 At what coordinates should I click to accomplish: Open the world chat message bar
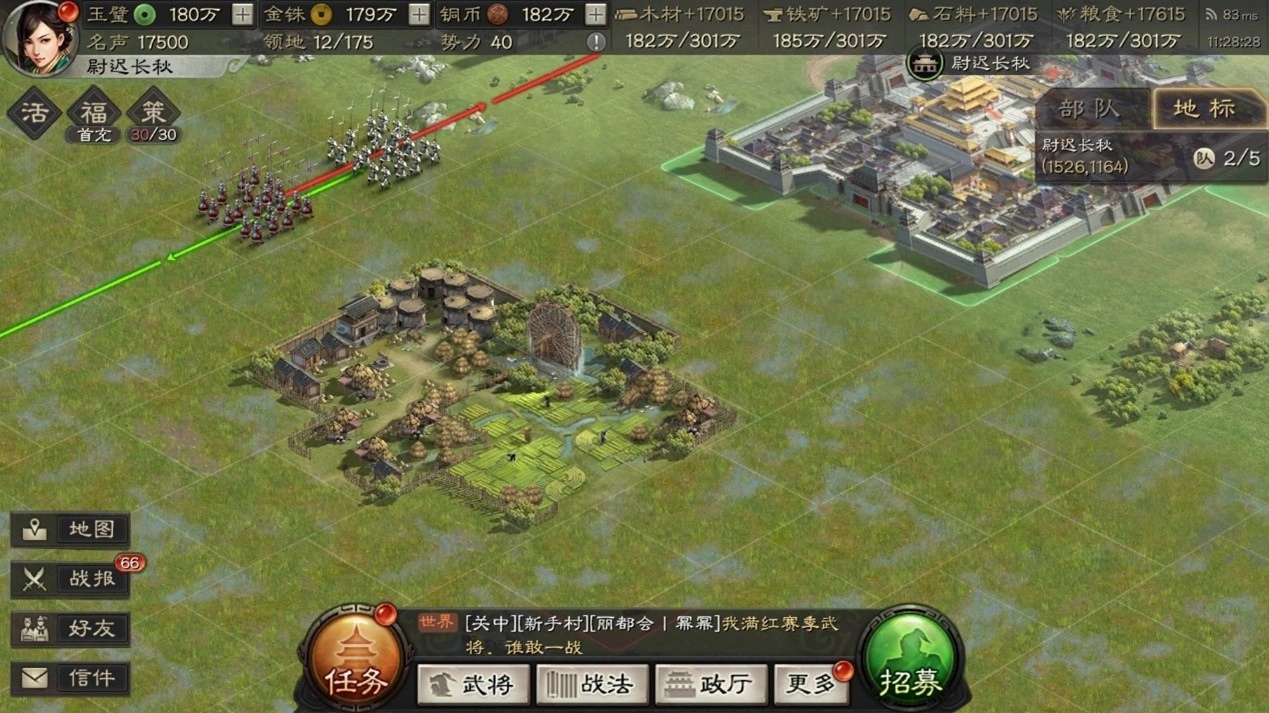click(640, 634)
